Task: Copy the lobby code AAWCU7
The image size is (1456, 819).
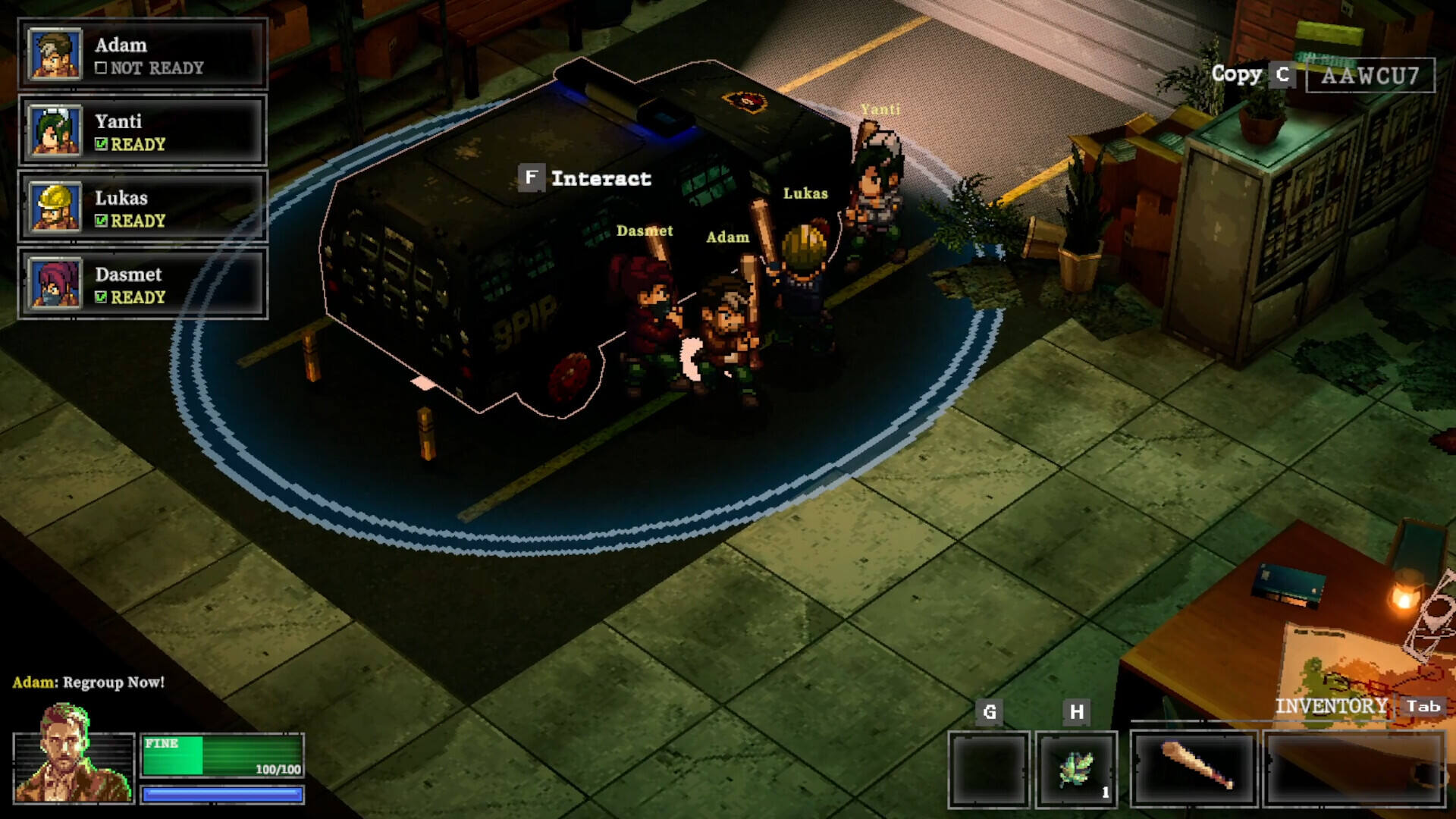Action: pos(1282,74)
